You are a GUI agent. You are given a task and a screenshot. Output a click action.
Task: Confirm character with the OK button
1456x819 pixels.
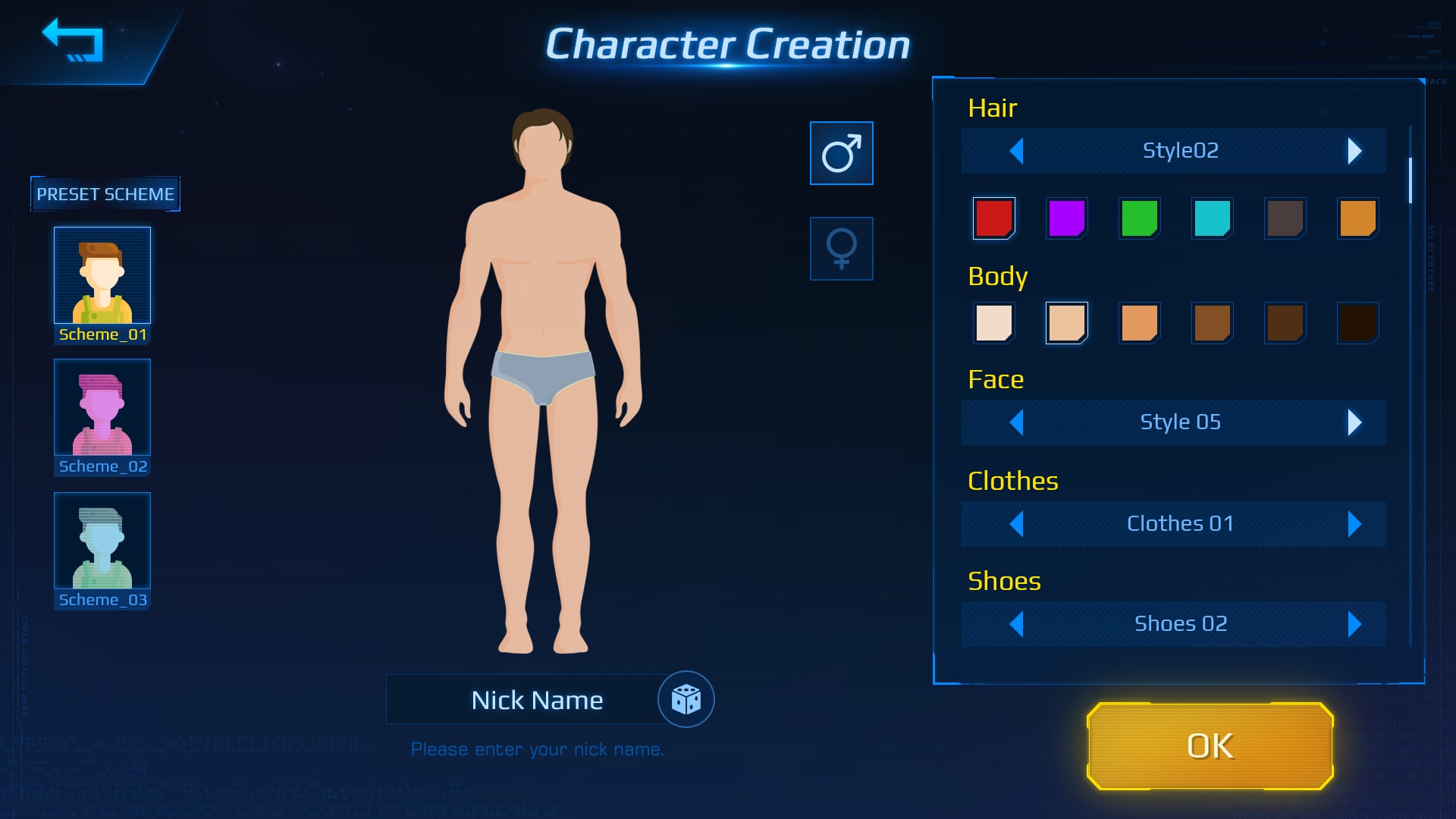pos(1210,746)
